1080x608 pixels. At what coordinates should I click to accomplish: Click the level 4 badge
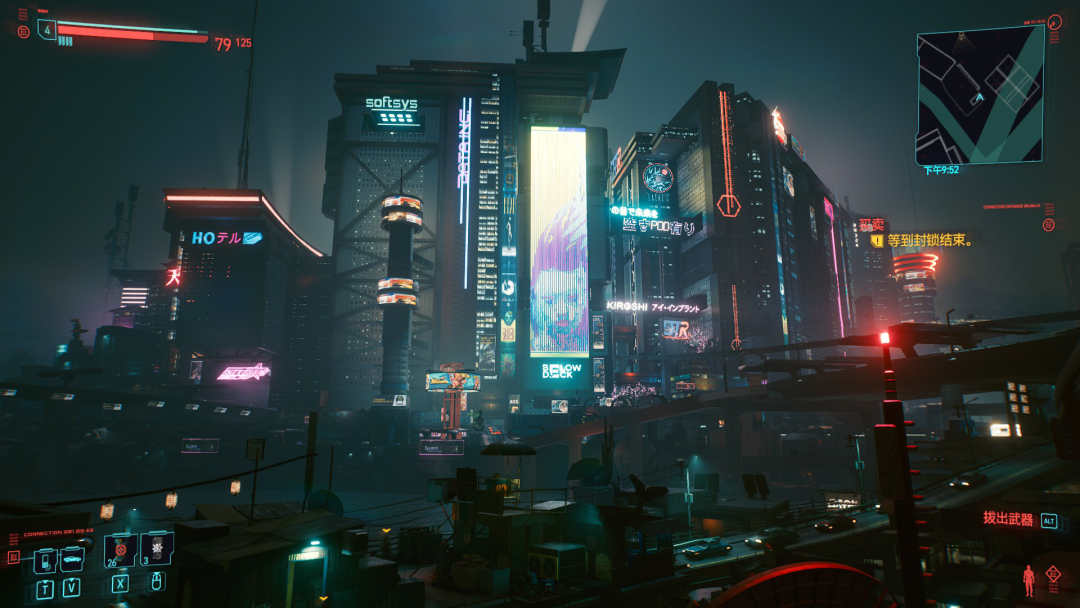47,29
